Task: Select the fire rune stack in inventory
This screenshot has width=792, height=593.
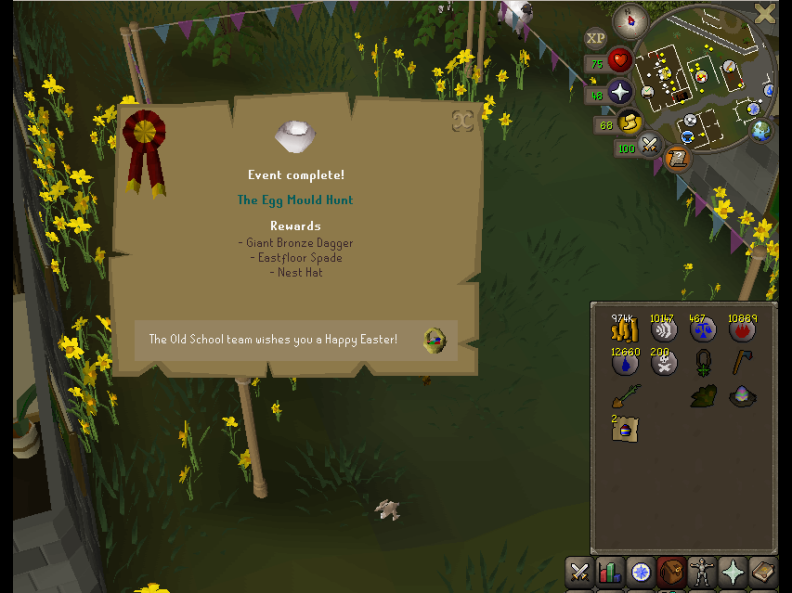Action: click(x=741, y=329)
